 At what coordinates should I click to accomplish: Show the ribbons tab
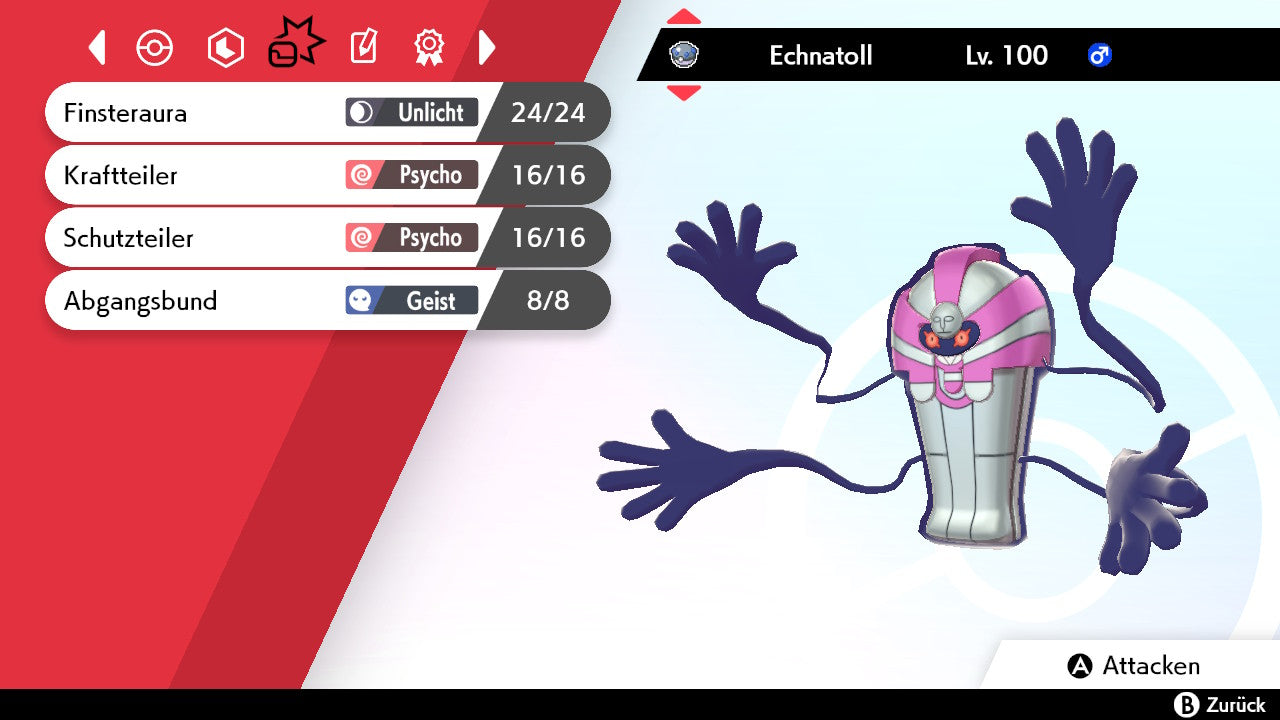pyautogui.click(x=429, y=47)
